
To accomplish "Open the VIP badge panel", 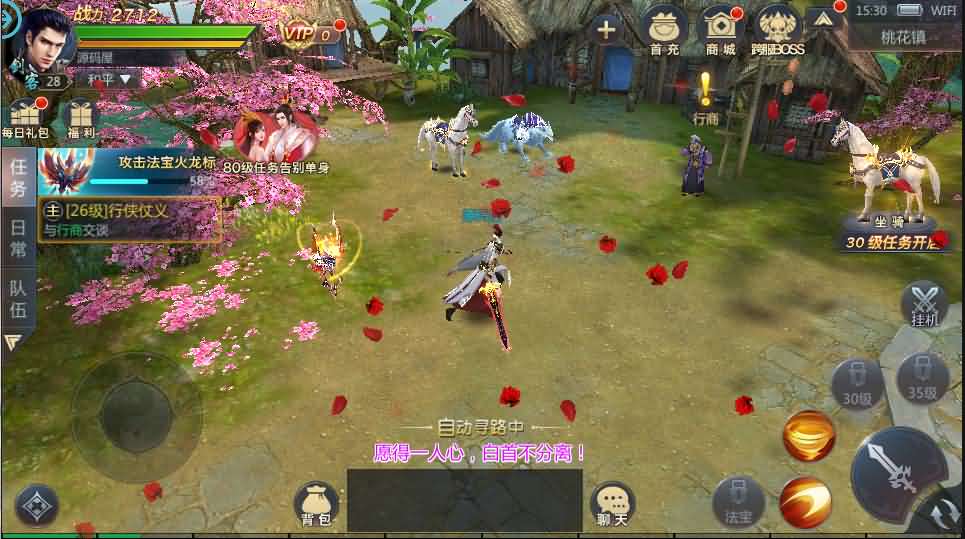I will (x=300, y=33).
